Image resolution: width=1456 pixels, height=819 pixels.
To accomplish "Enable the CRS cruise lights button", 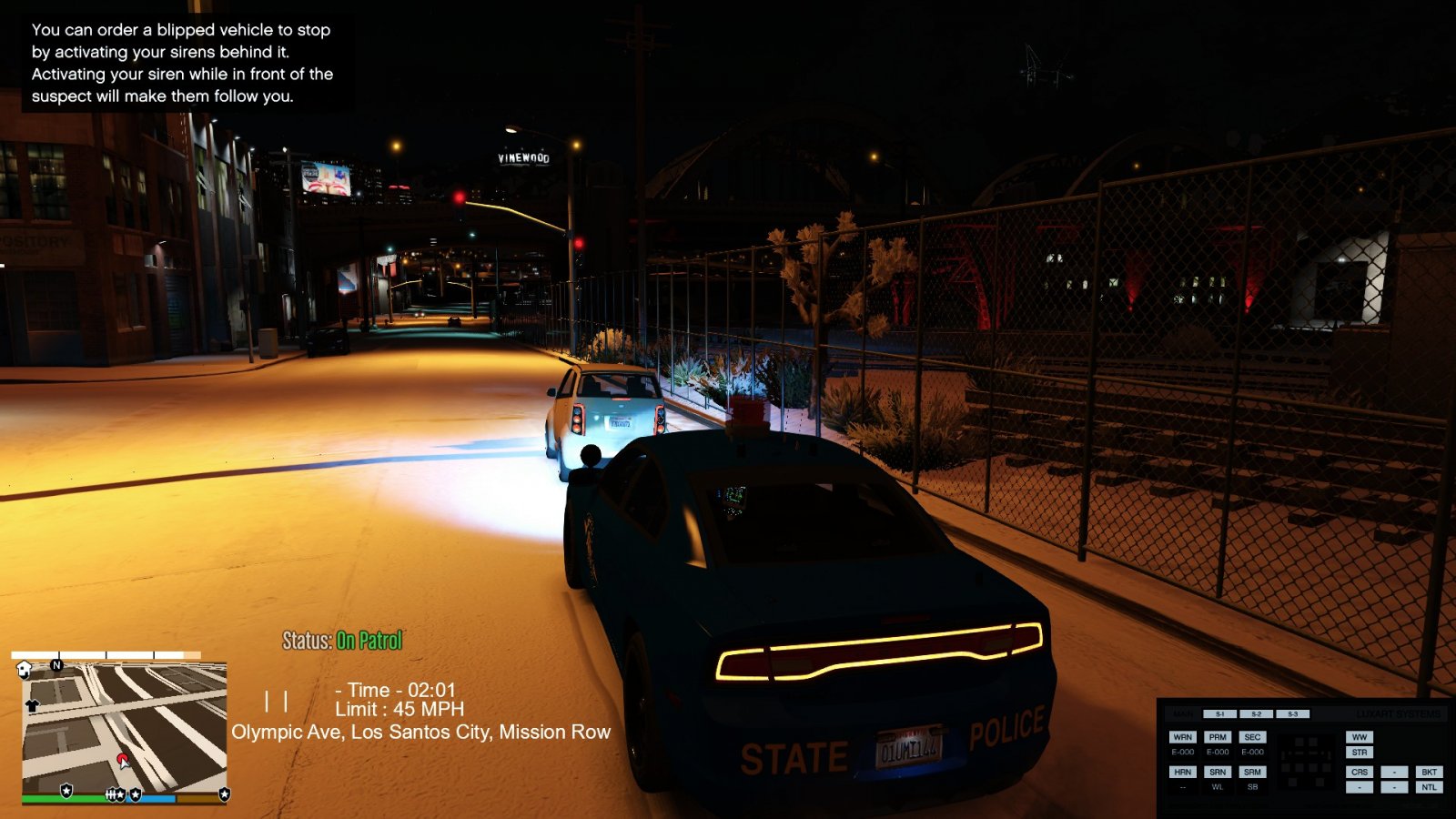I will pyautogui.click(x=1360, y=772).
